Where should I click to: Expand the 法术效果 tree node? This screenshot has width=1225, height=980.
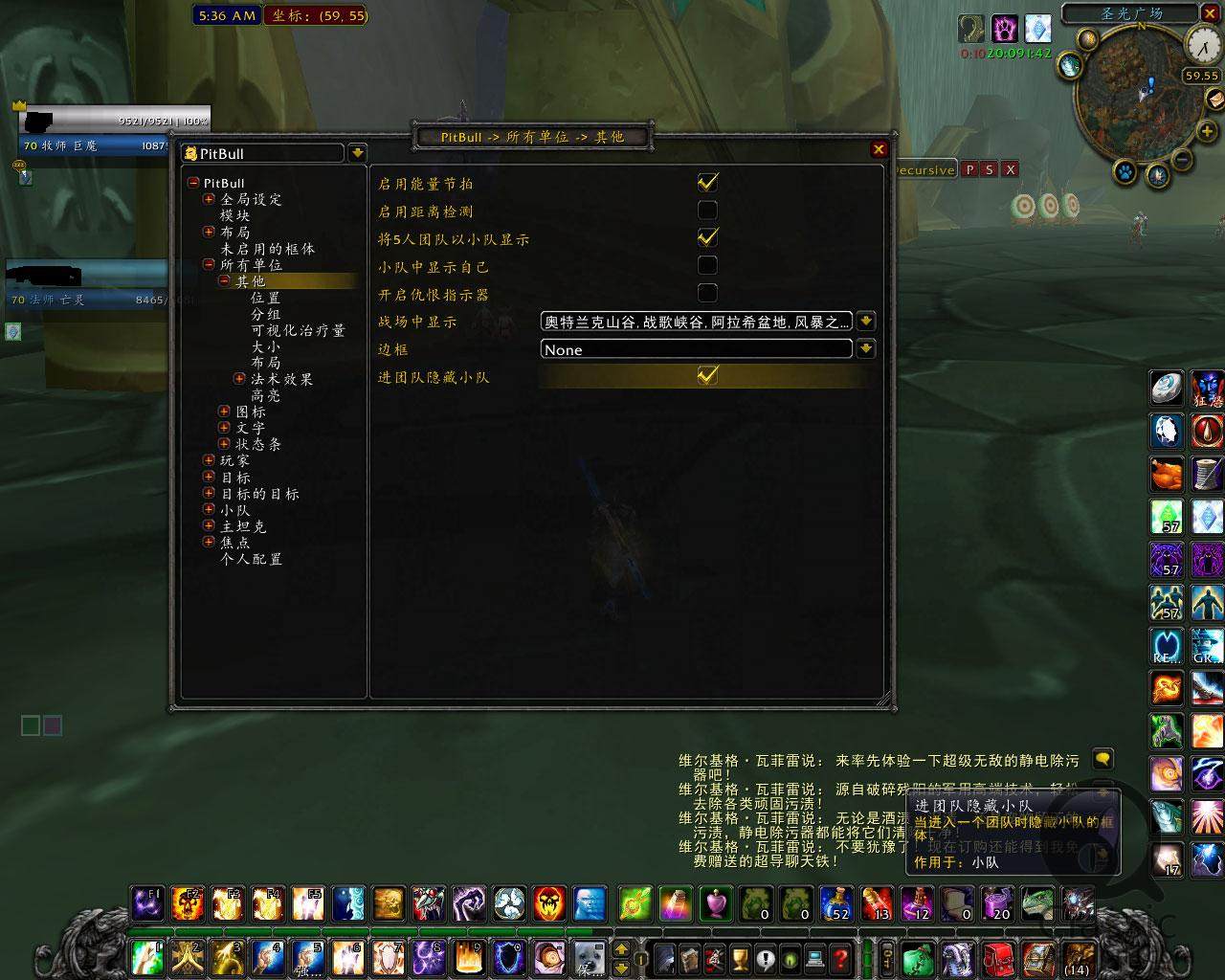point(239,379)
